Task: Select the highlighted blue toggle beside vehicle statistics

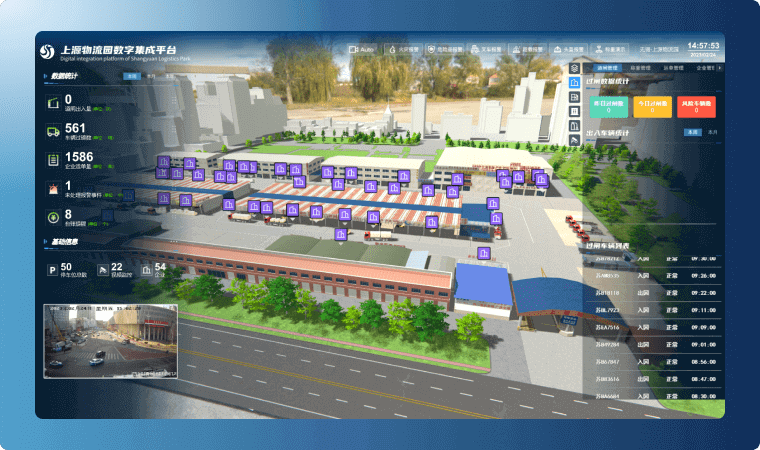Action: click(690, 131)
